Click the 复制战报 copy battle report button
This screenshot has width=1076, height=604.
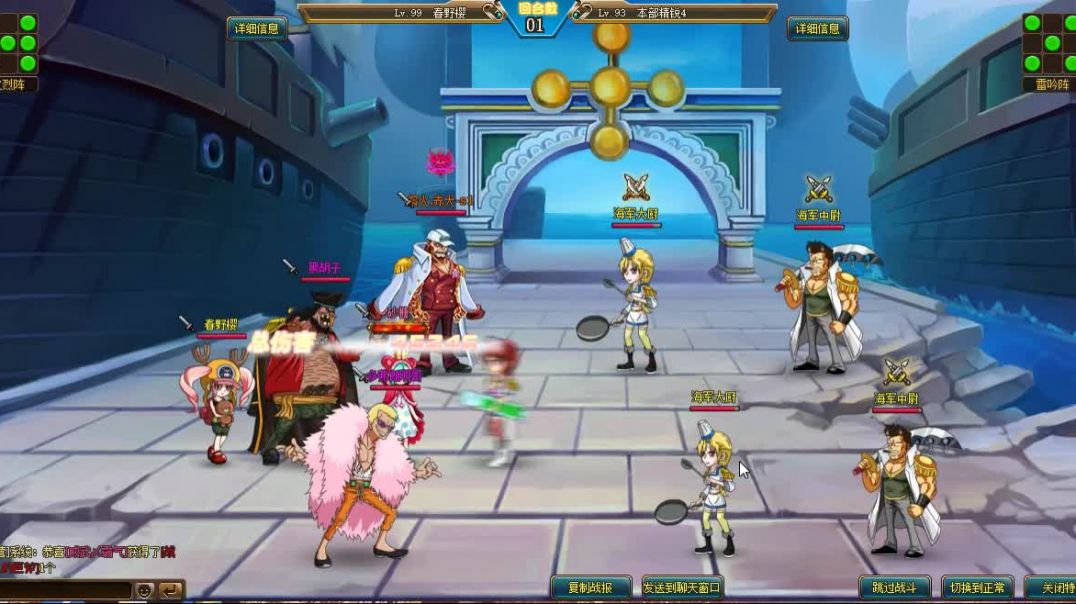point(592,588)
